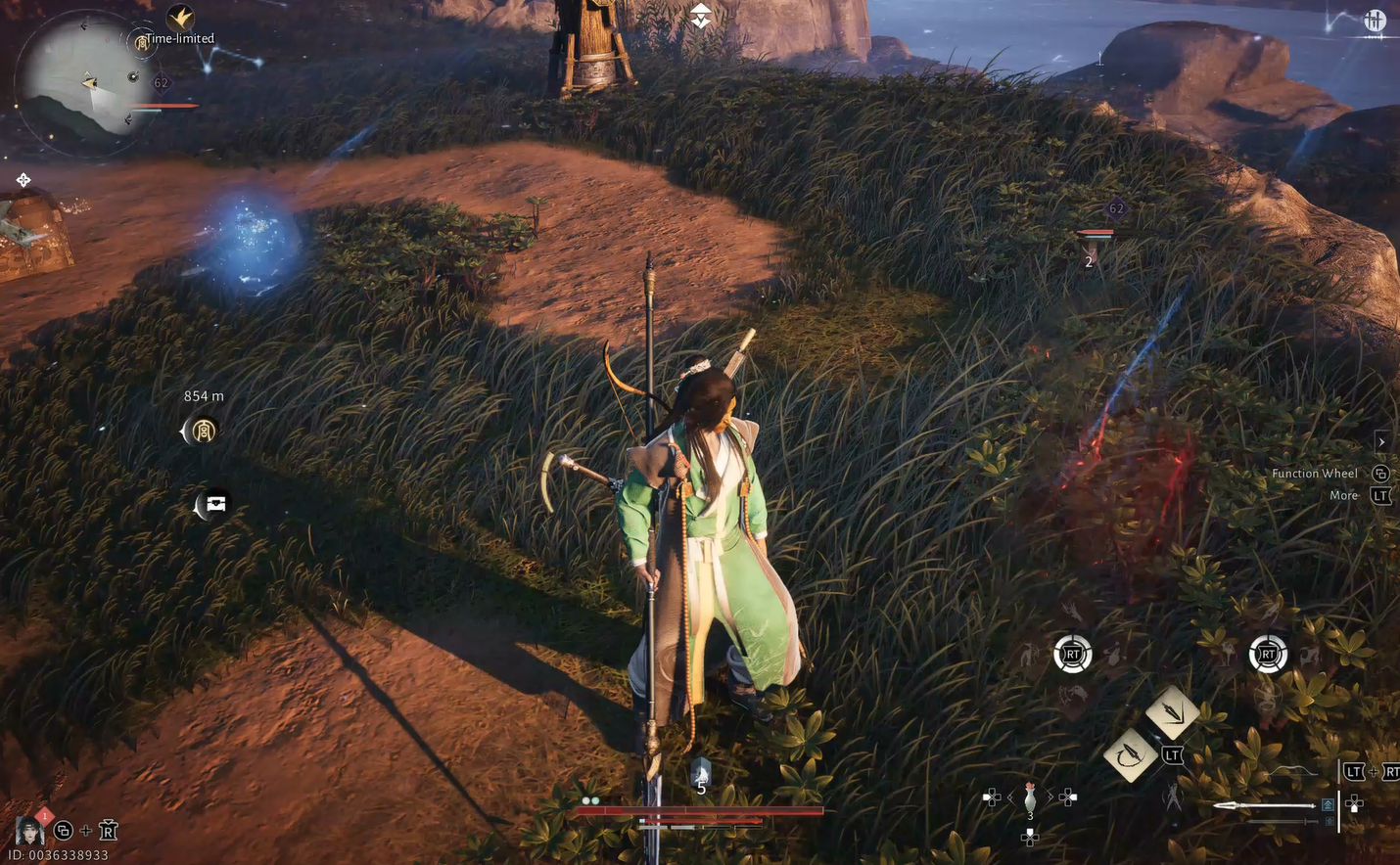Expand More options via the LT prompt
The image size is (1400, 865).
[x=1380, y=495]
